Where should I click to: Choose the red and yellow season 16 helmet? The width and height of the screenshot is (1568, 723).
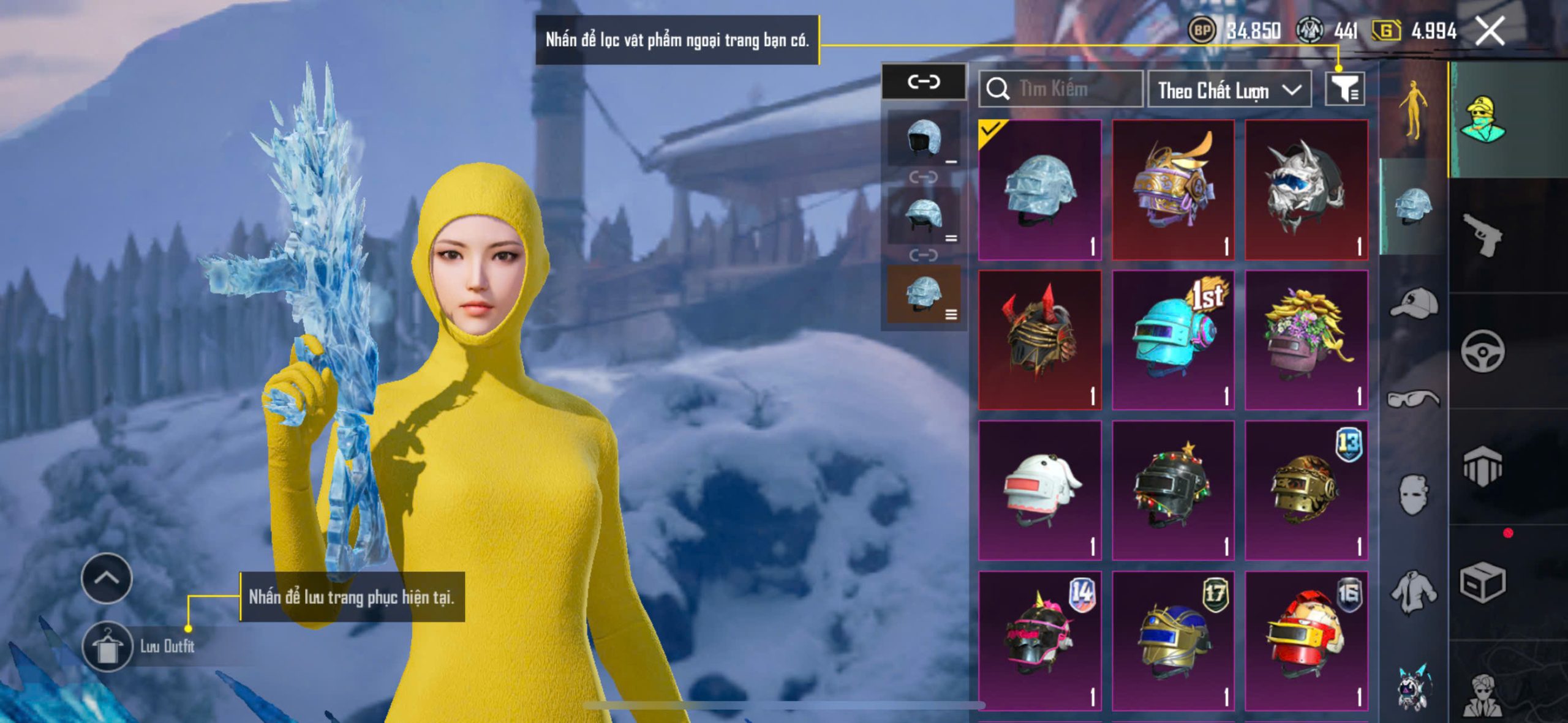click(x=1306, y=640)
